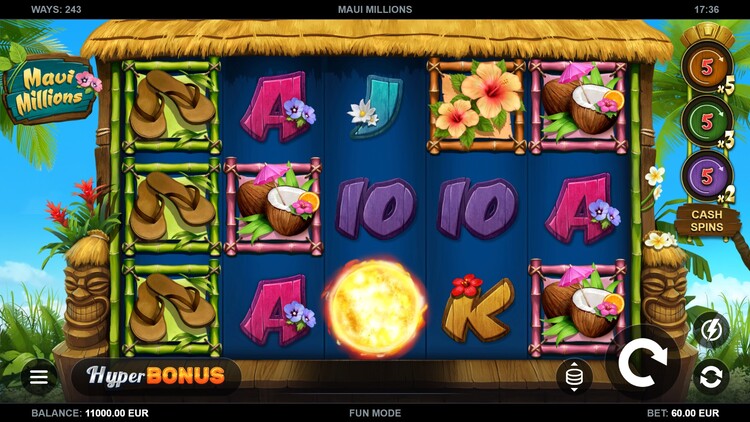This screenshot has width=750, height=422.
Task: Open the hamburger menu
Action: pos(39,377)
